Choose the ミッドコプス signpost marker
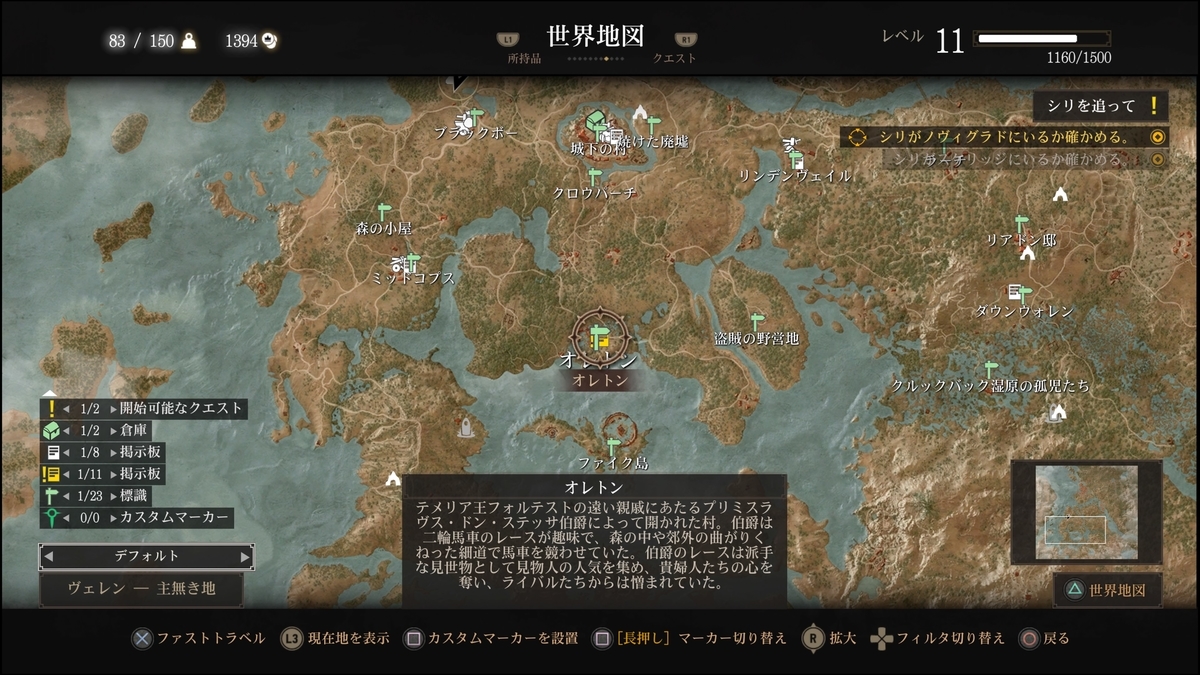The image size is (1200, 675). [x=412, y=262]
